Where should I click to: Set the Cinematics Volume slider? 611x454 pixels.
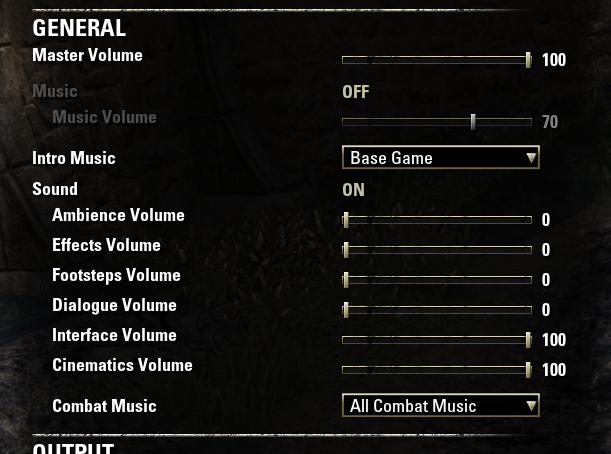click(436, 370)
